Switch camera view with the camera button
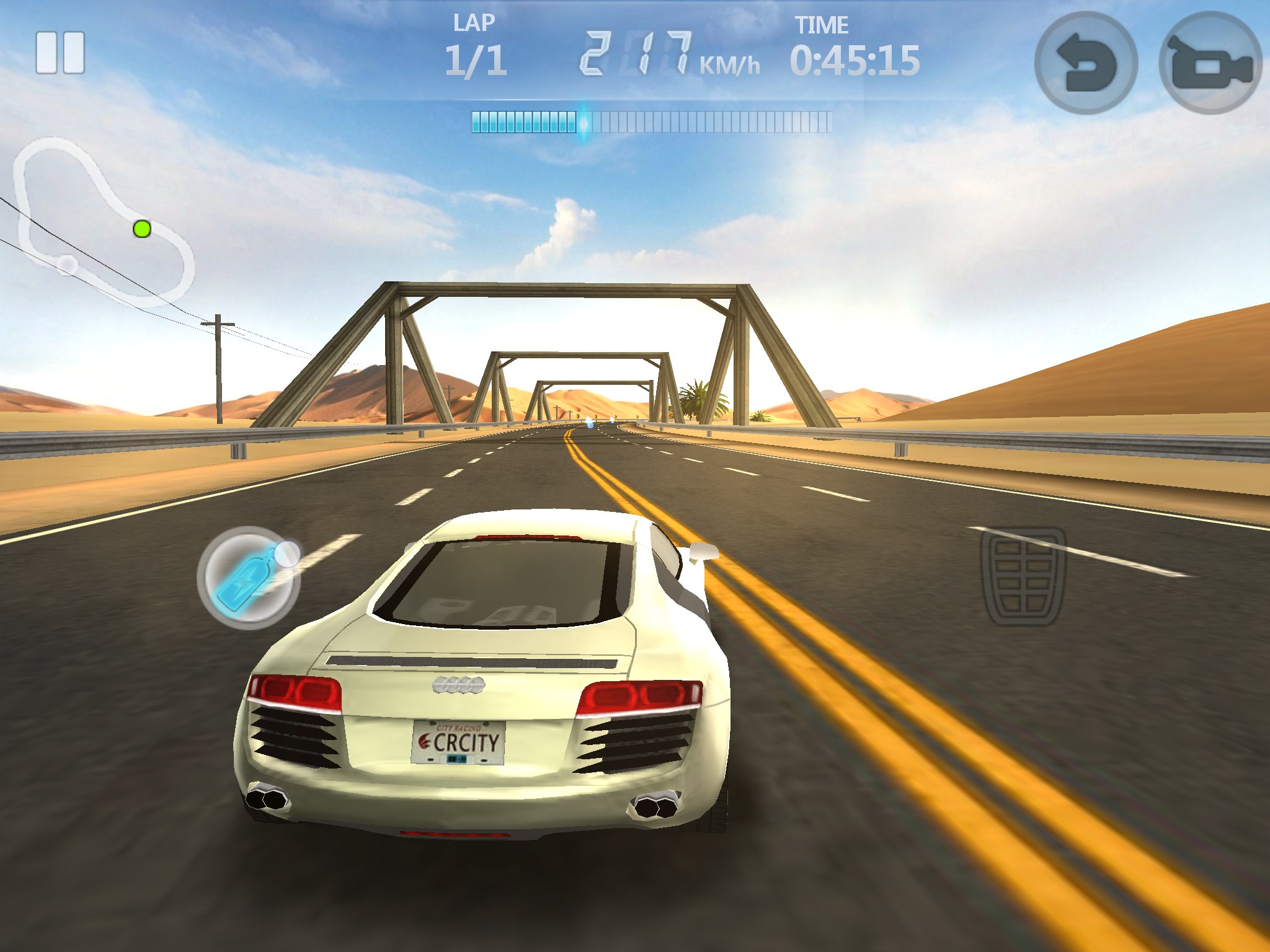 click(x=1210, y=63)
